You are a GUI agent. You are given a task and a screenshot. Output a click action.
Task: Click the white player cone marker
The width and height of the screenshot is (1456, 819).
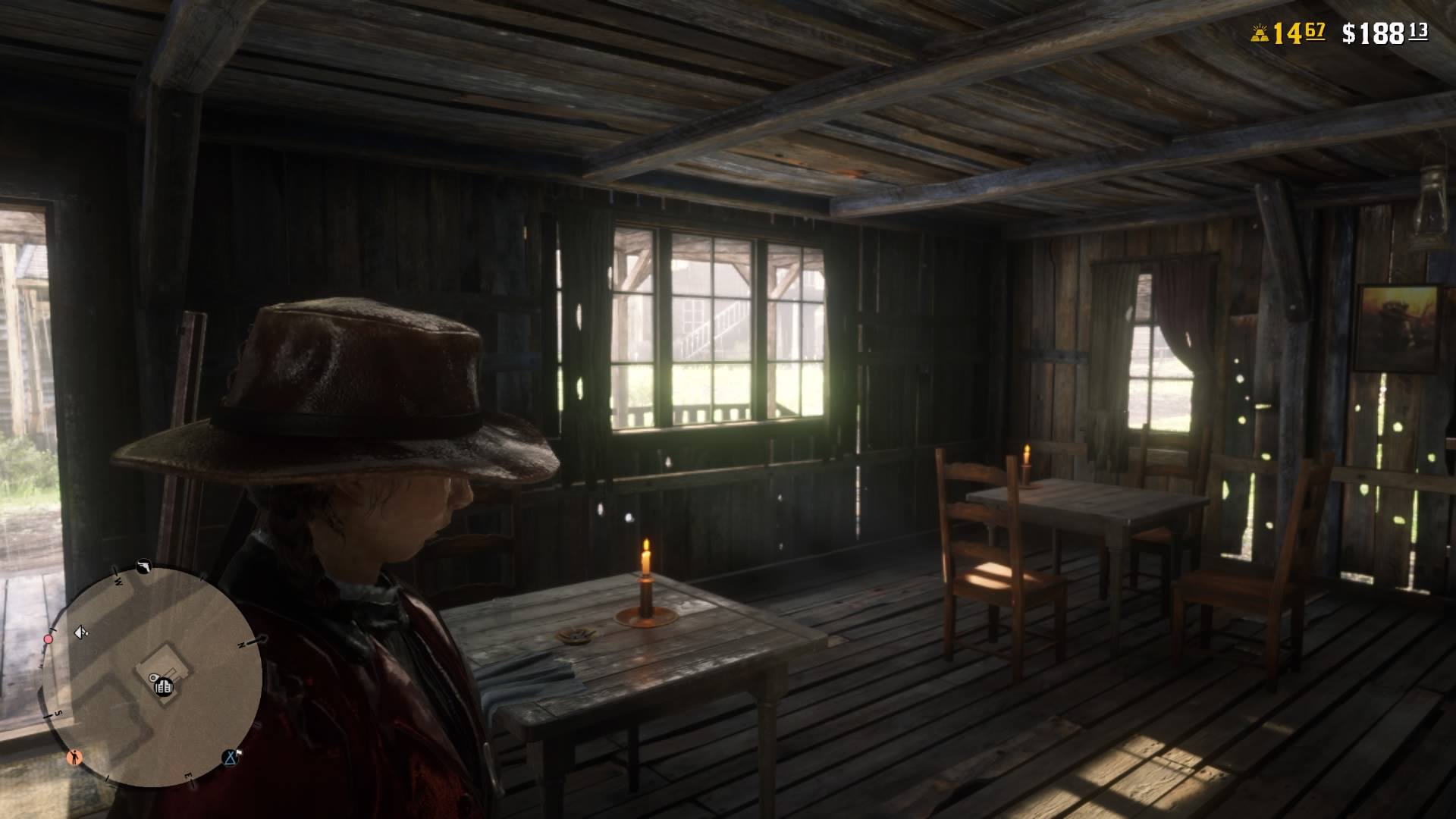point(80,632)
